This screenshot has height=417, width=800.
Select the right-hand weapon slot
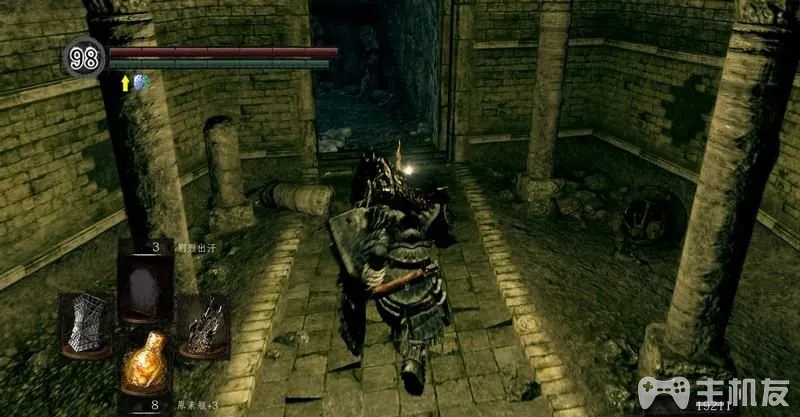point(203,324)
